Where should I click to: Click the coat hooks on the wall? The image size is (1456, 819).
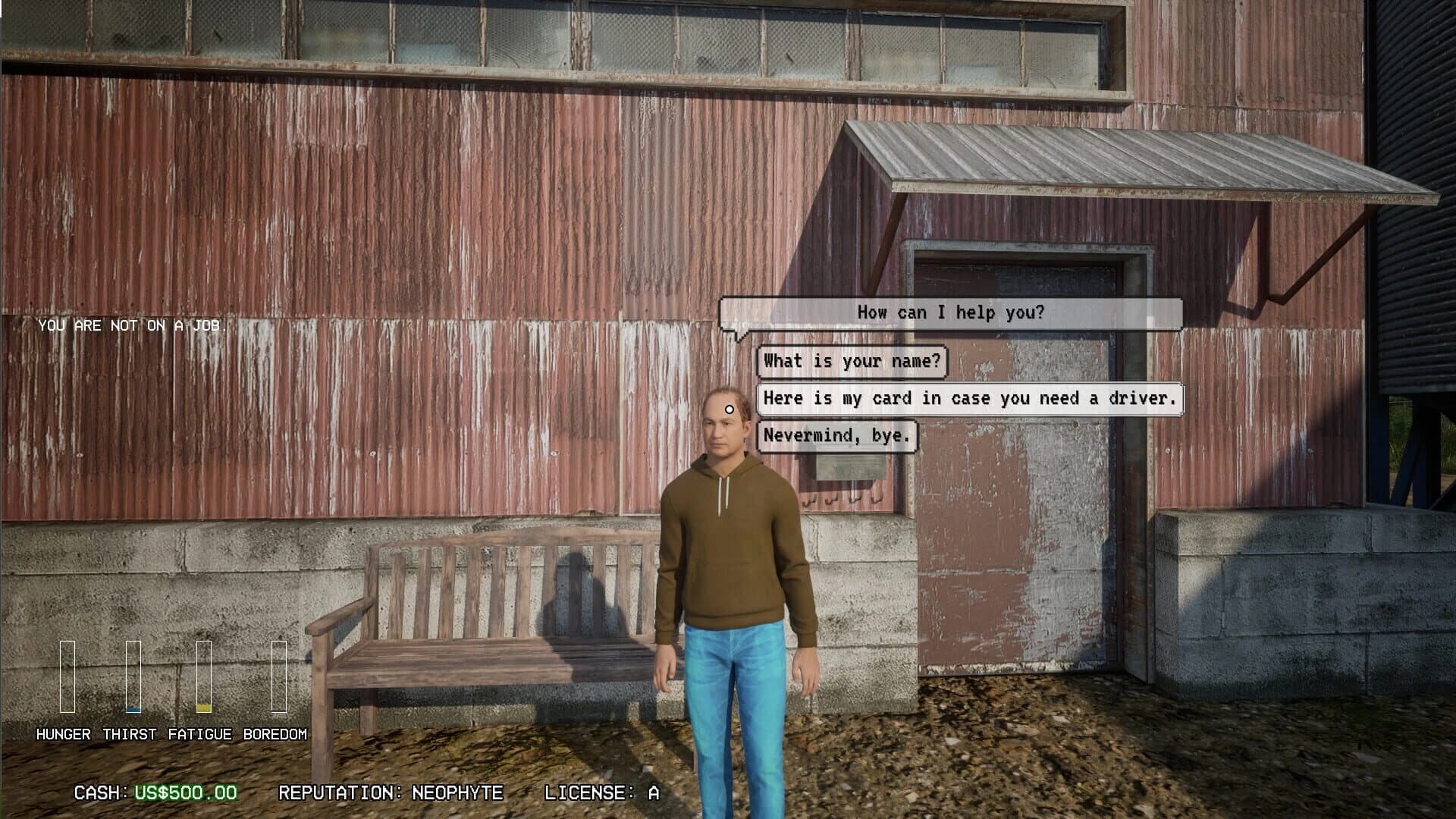842,500
